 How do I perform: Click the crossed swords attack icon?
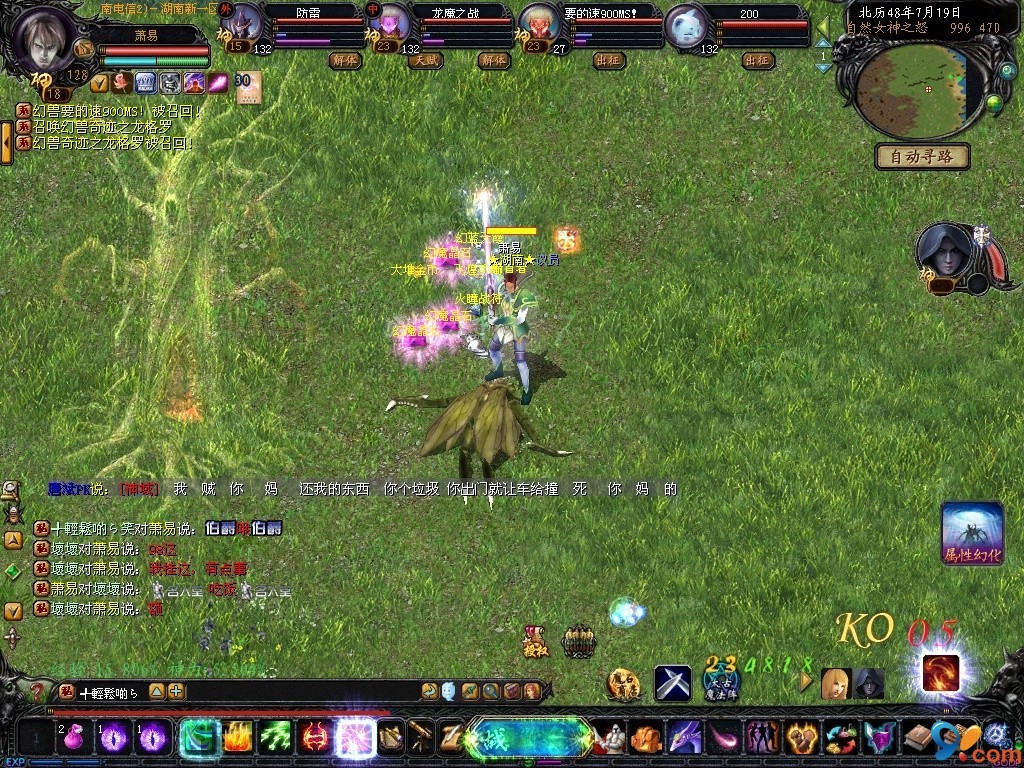[673, 683]
